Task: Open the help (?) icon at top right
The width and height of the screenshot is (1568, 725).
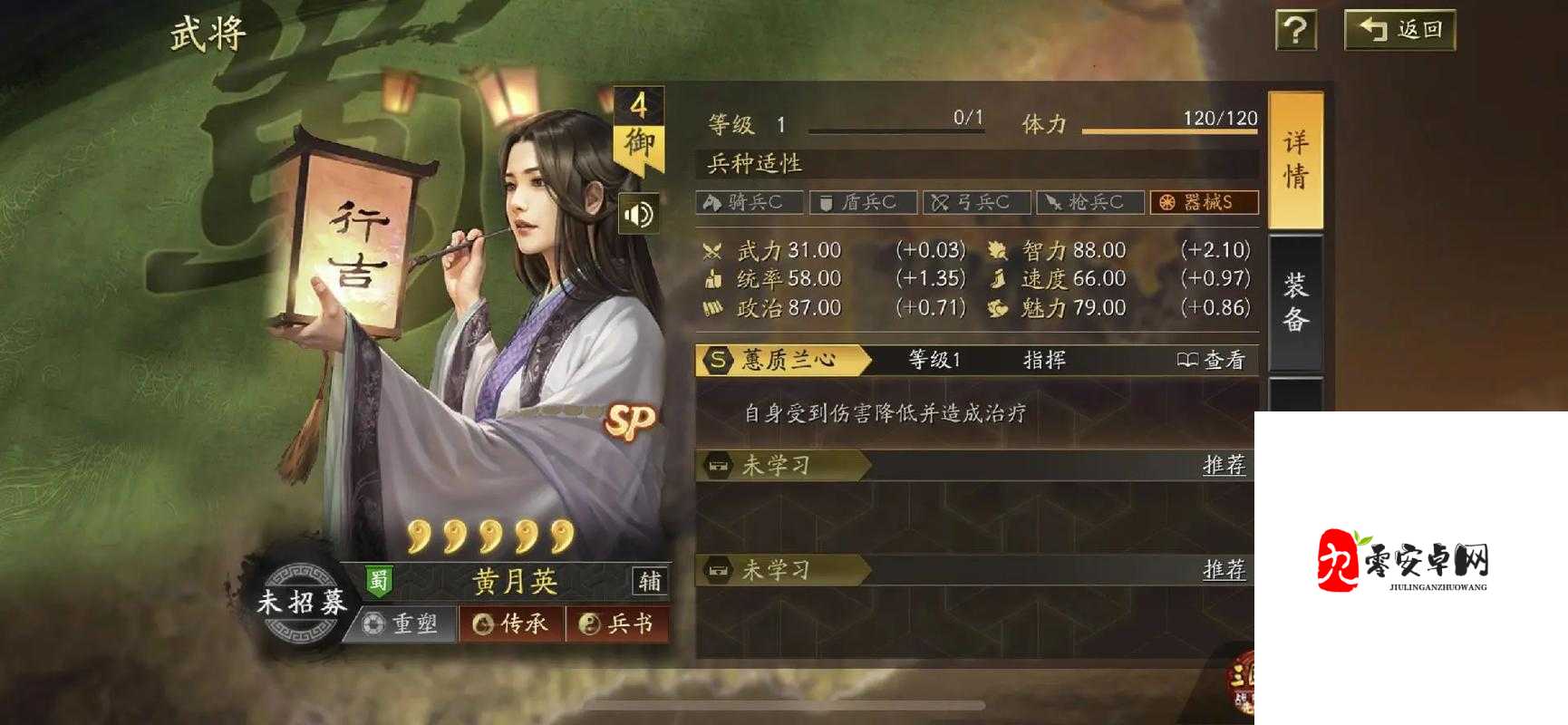Action: [x=1294, y=30]
